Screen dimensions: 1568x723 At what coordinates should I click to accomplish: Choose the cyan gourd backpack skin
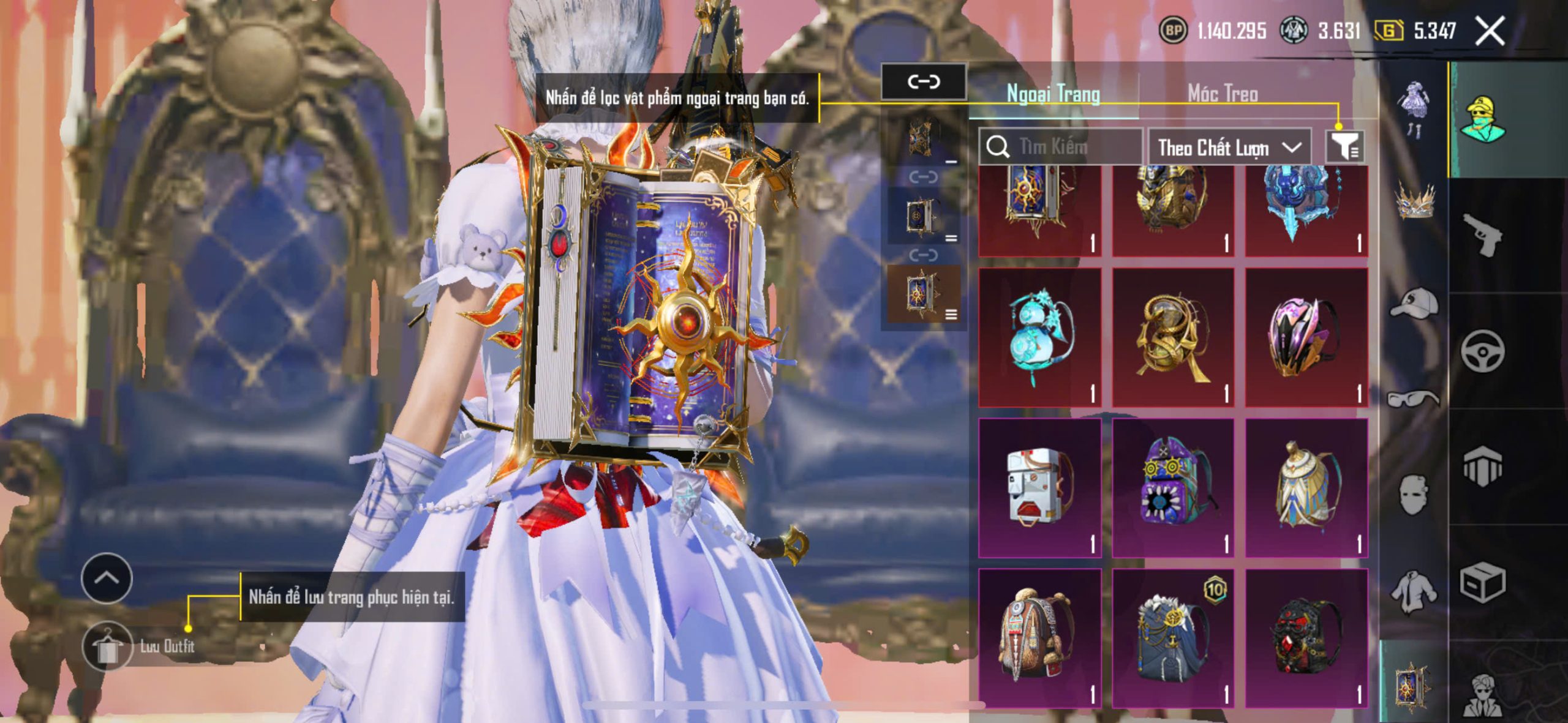(1040, 337)
